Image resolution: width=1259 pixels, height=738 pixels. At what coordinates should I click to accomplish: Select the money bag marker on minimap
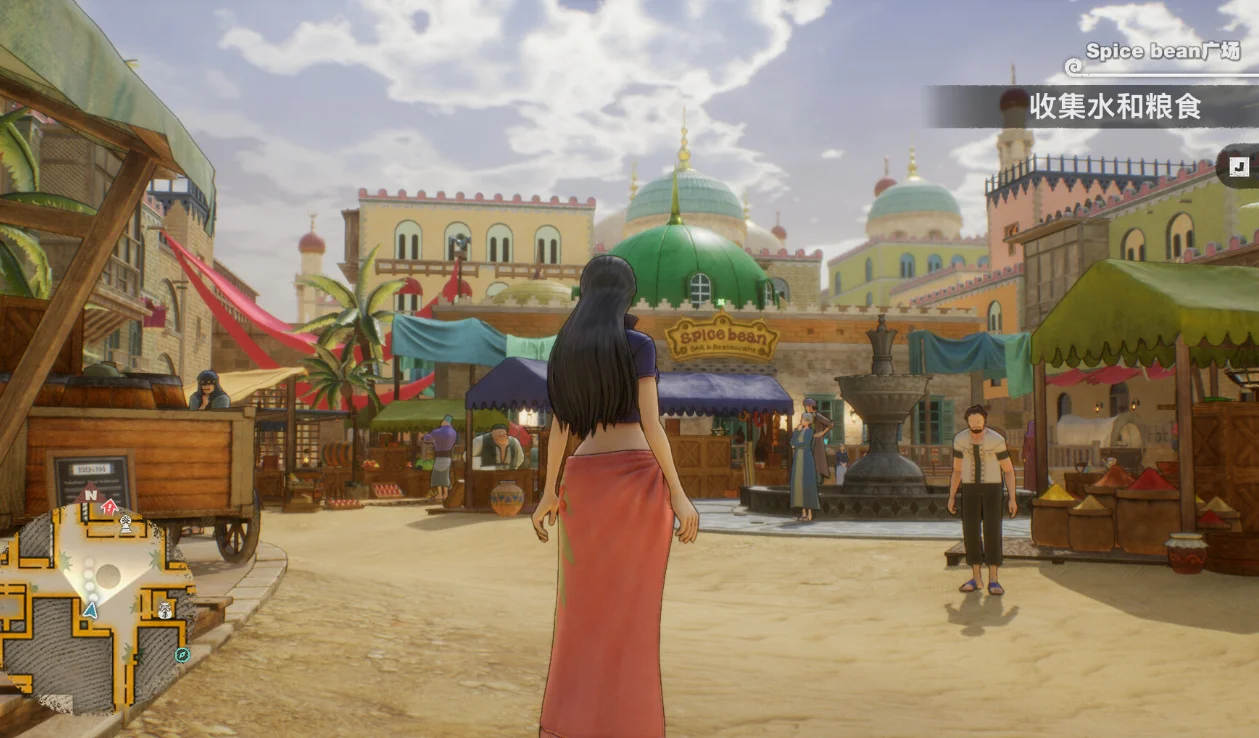coord(165,609)
